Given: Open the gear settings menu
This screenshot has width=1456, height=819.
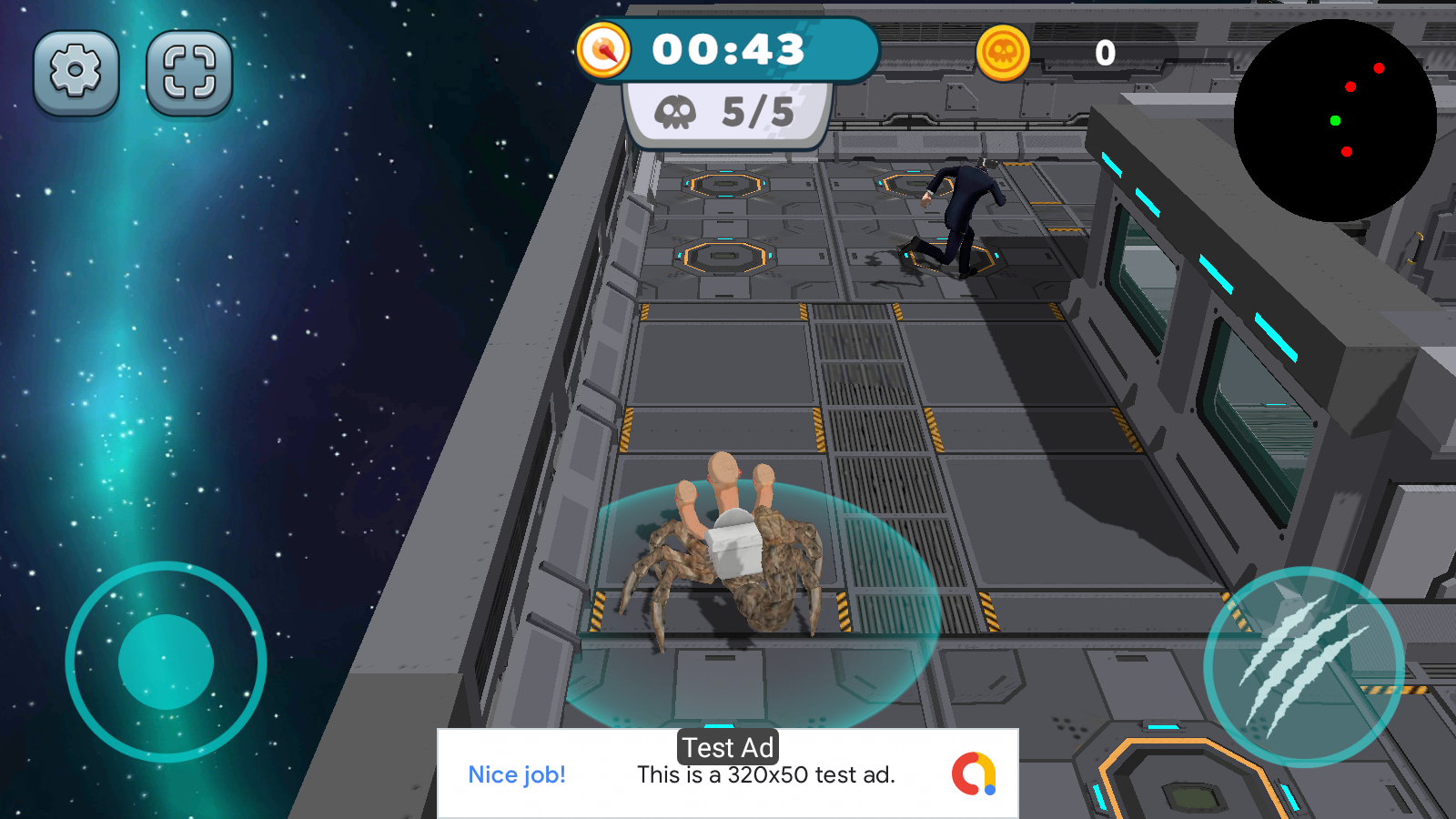Looking at the screenshot, I should pos(76,72).
